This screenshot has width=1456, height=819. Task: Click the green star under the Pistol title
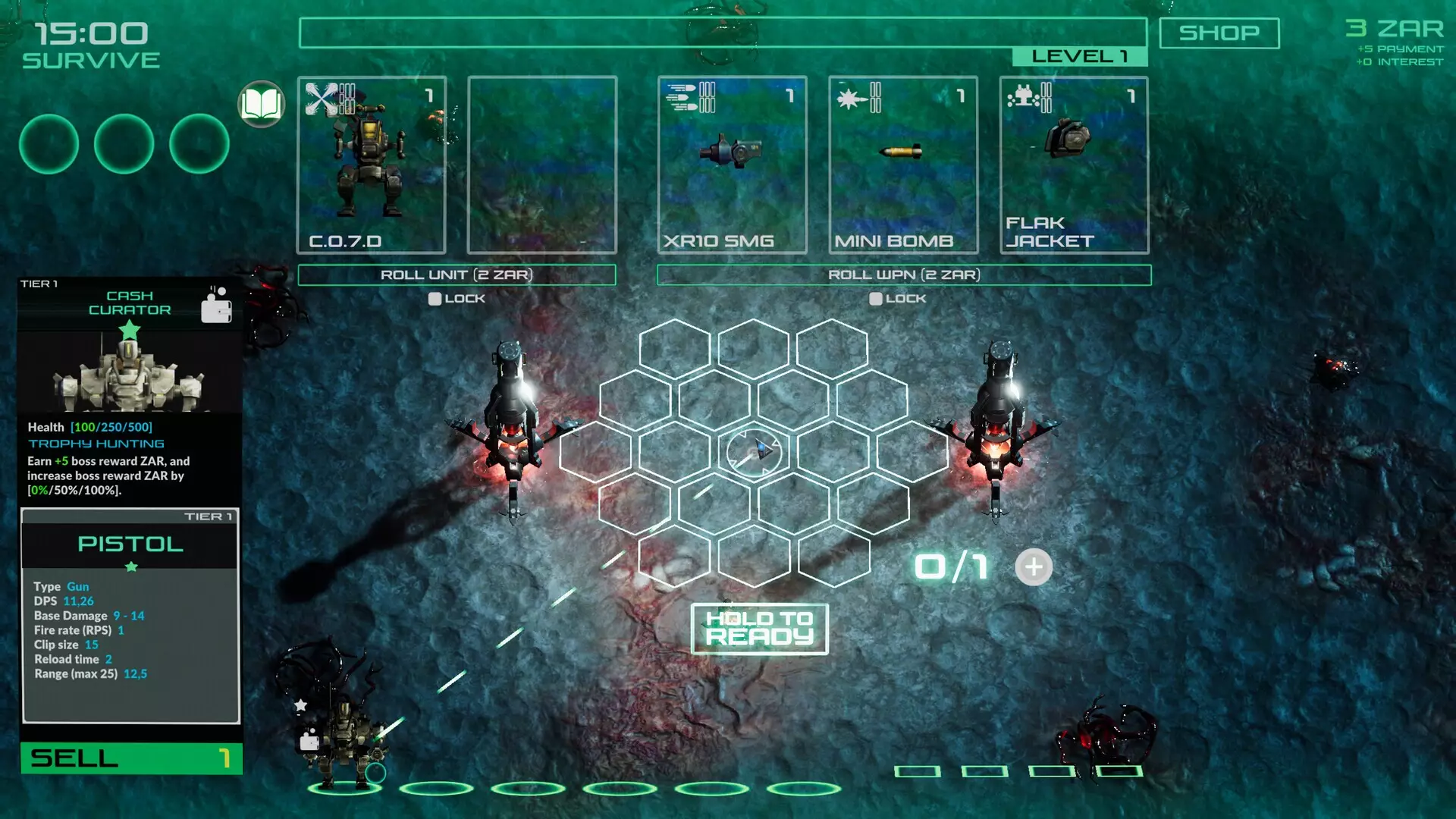coord(130,565)
